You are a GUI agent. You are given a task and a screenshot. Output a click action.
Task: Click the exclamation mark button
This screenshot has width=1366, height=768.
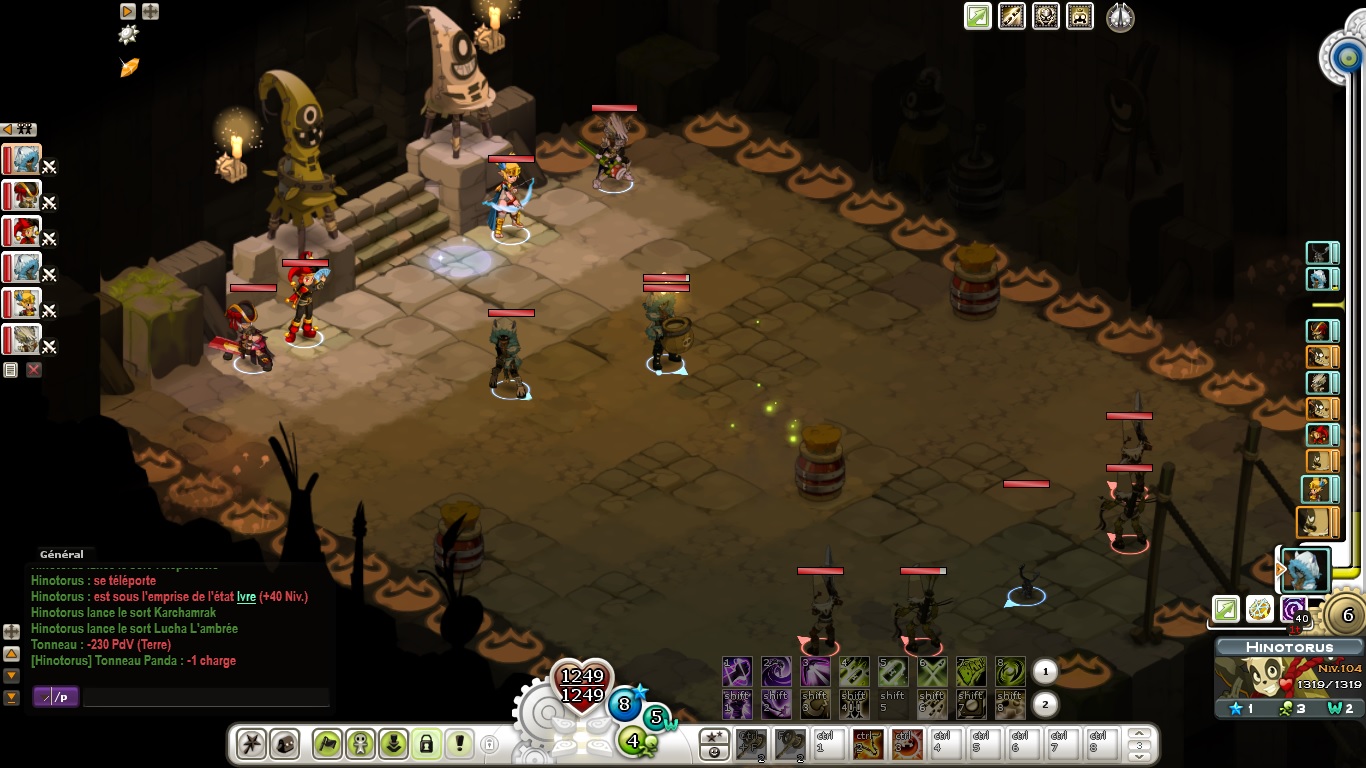coord(460,744)
